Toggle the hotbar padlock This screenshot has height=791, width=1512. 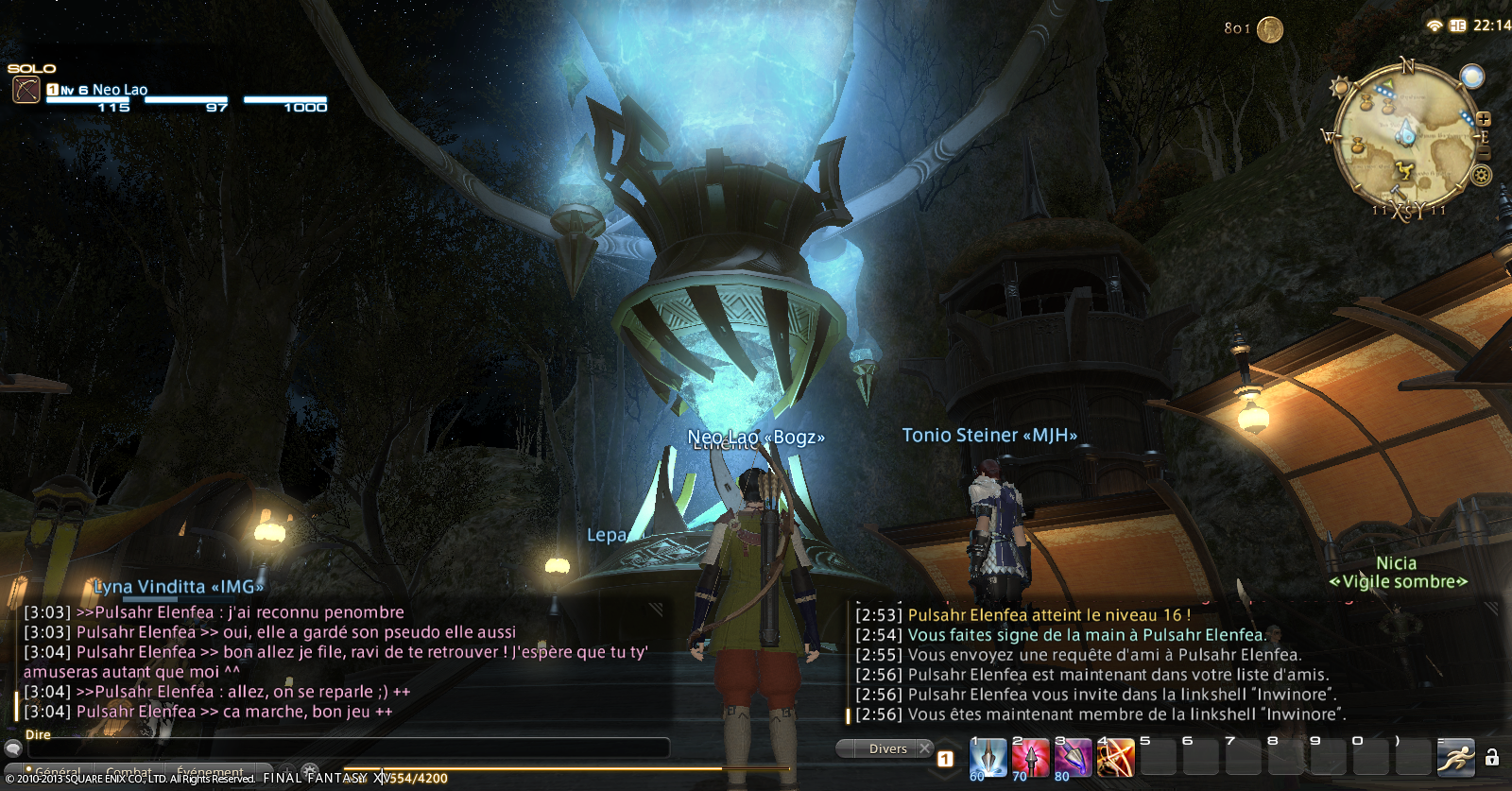coord(1492,757)
